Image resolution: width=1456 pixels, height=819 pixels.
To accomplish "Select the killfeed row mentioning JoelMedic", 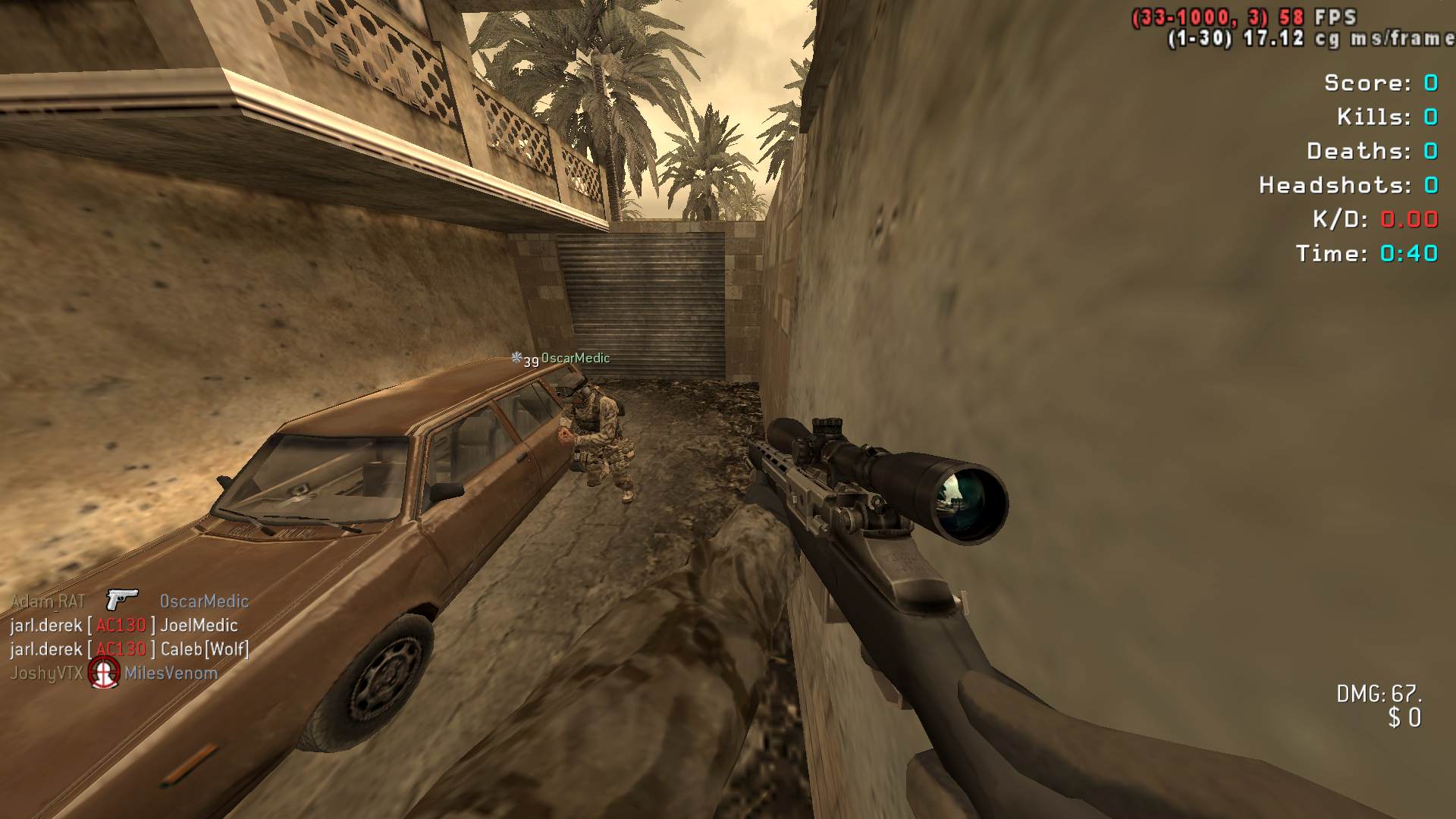I will pyautogui.click(x=124, y=626).
